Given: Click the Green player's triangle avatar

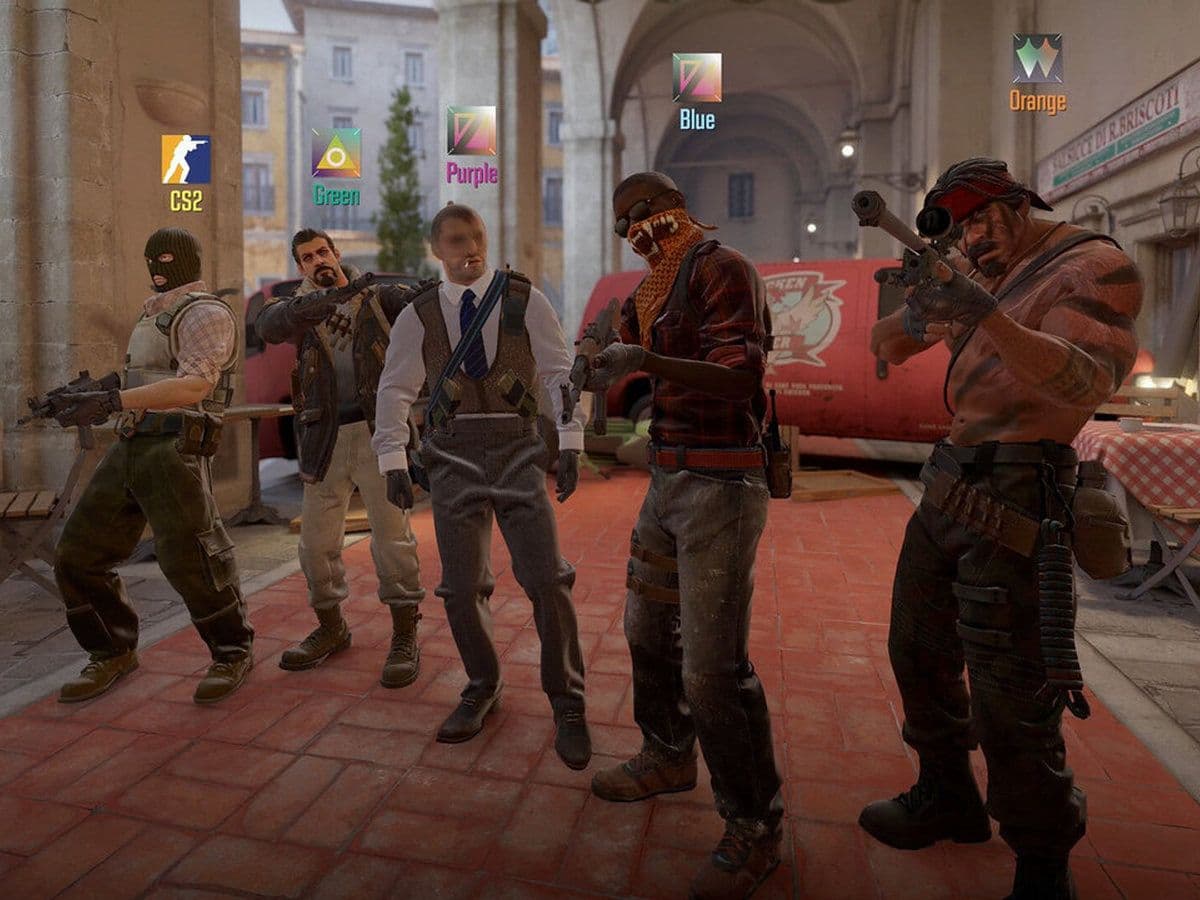Looking at the screenshot, I should pyautogui.click(x=336, y=153).
